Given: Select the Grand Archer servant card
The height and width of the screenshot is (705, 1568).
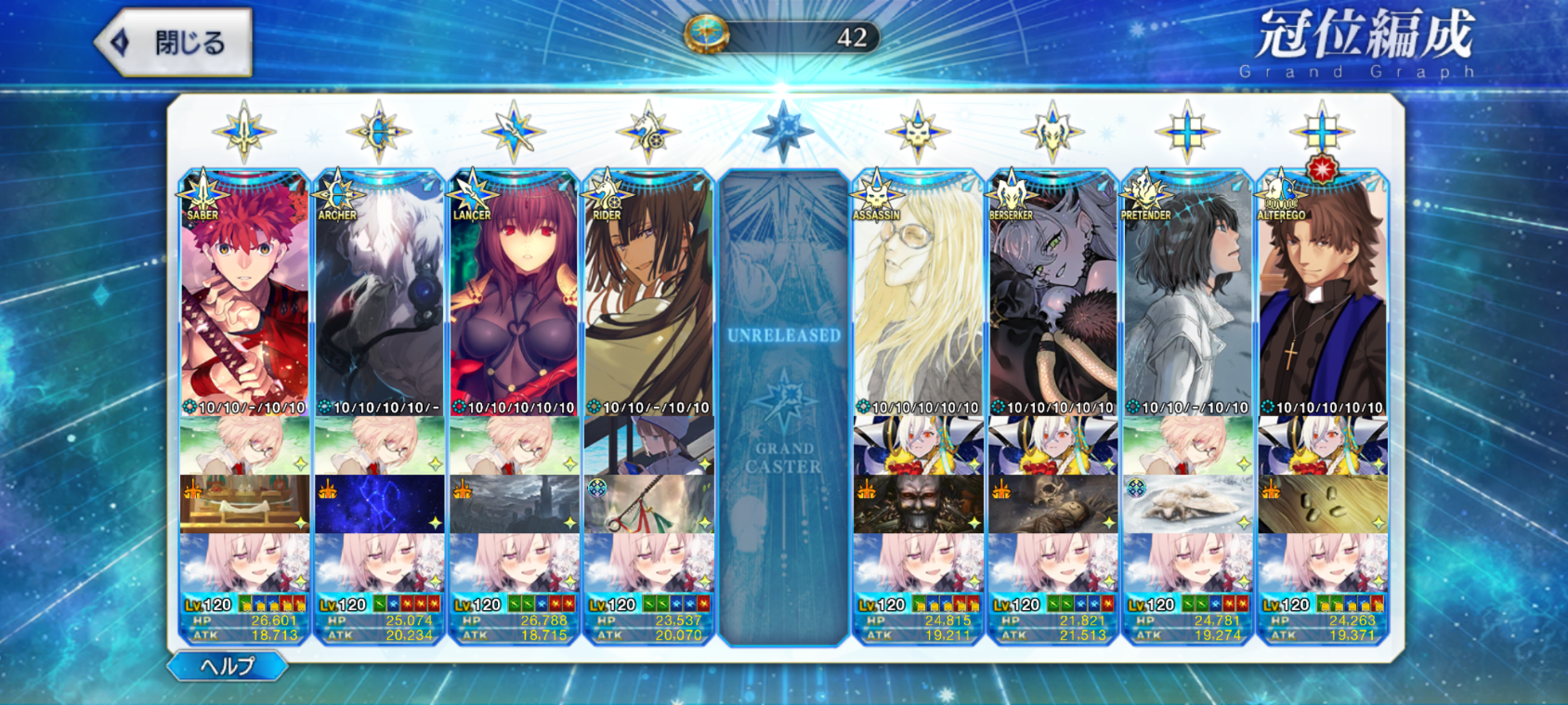Looking at the screenshot, I should click(x=379, y=297).
